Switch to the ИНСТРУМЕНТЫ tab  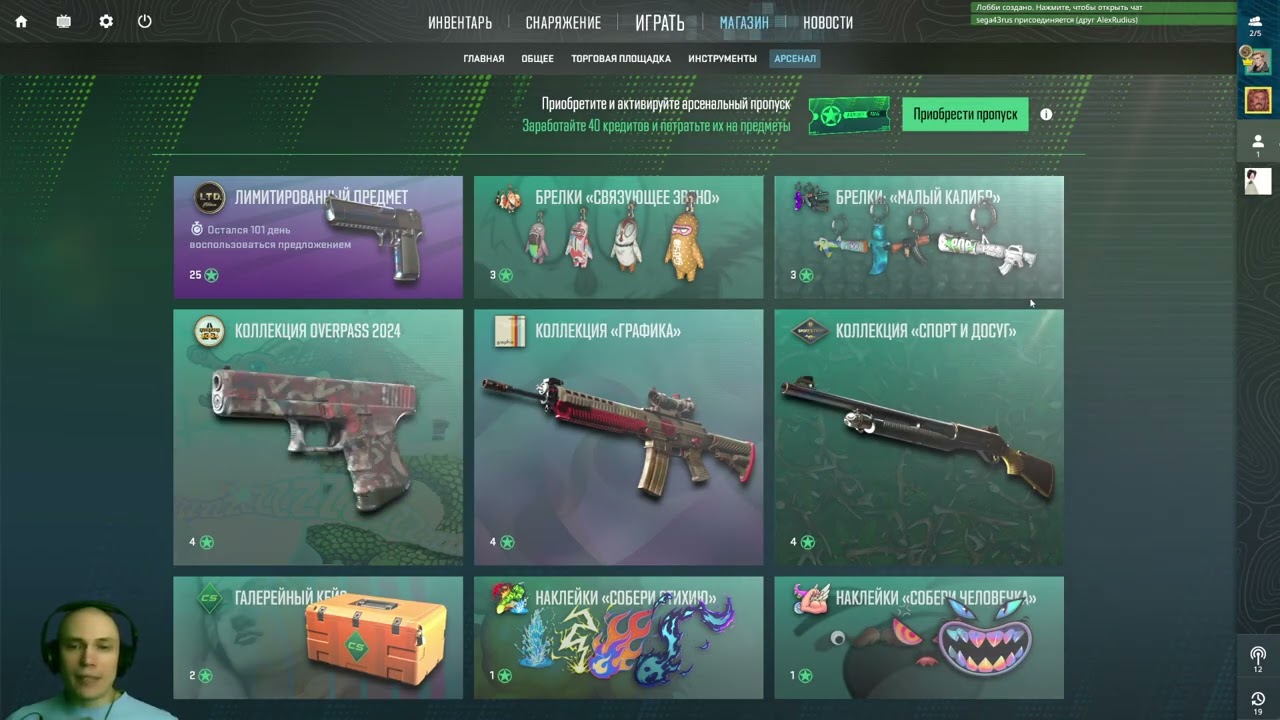click(x=722, y=59)
